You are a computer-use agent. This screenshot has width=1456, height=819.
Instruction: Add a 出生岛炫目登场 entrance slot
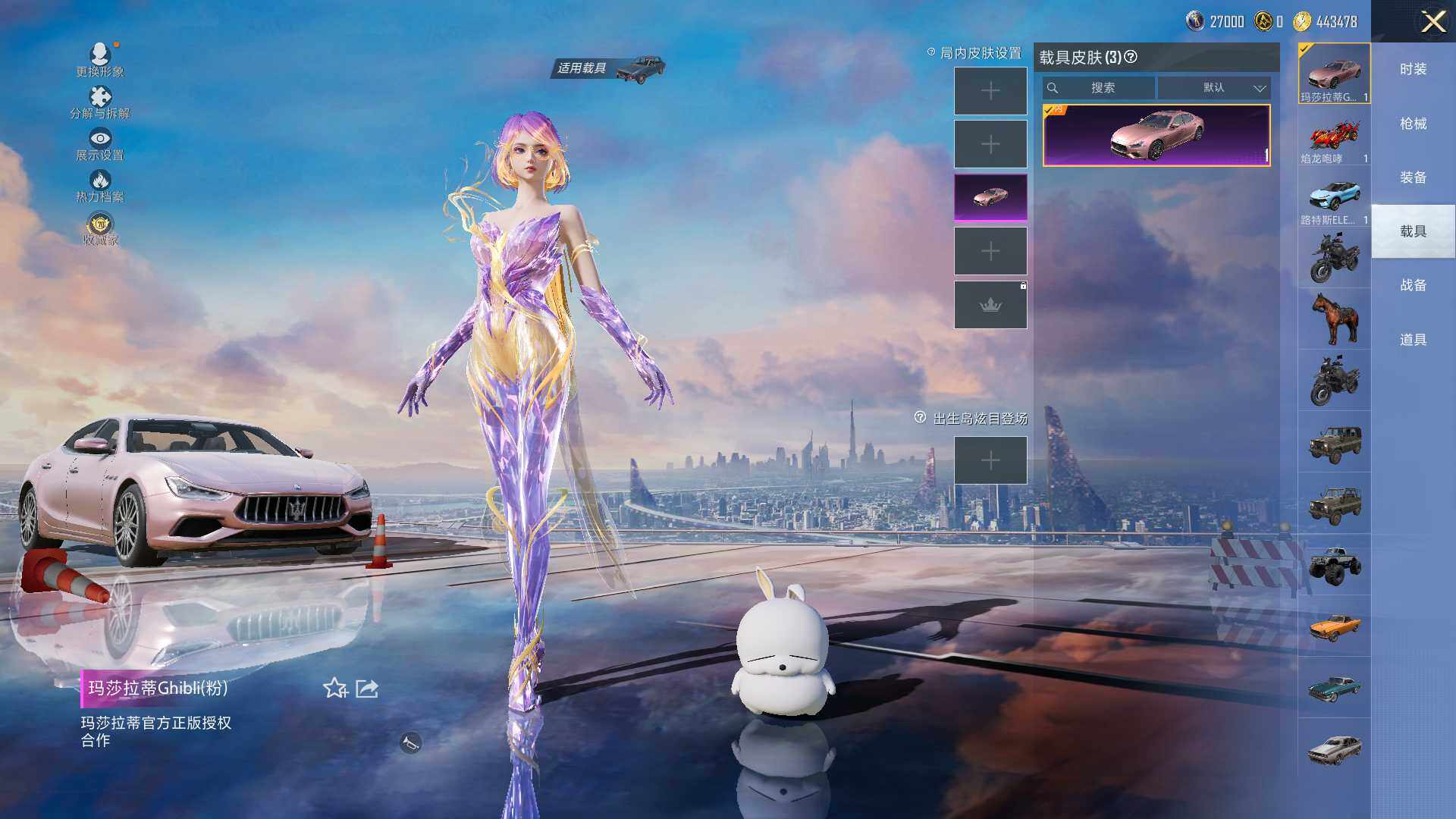(990, 460)
